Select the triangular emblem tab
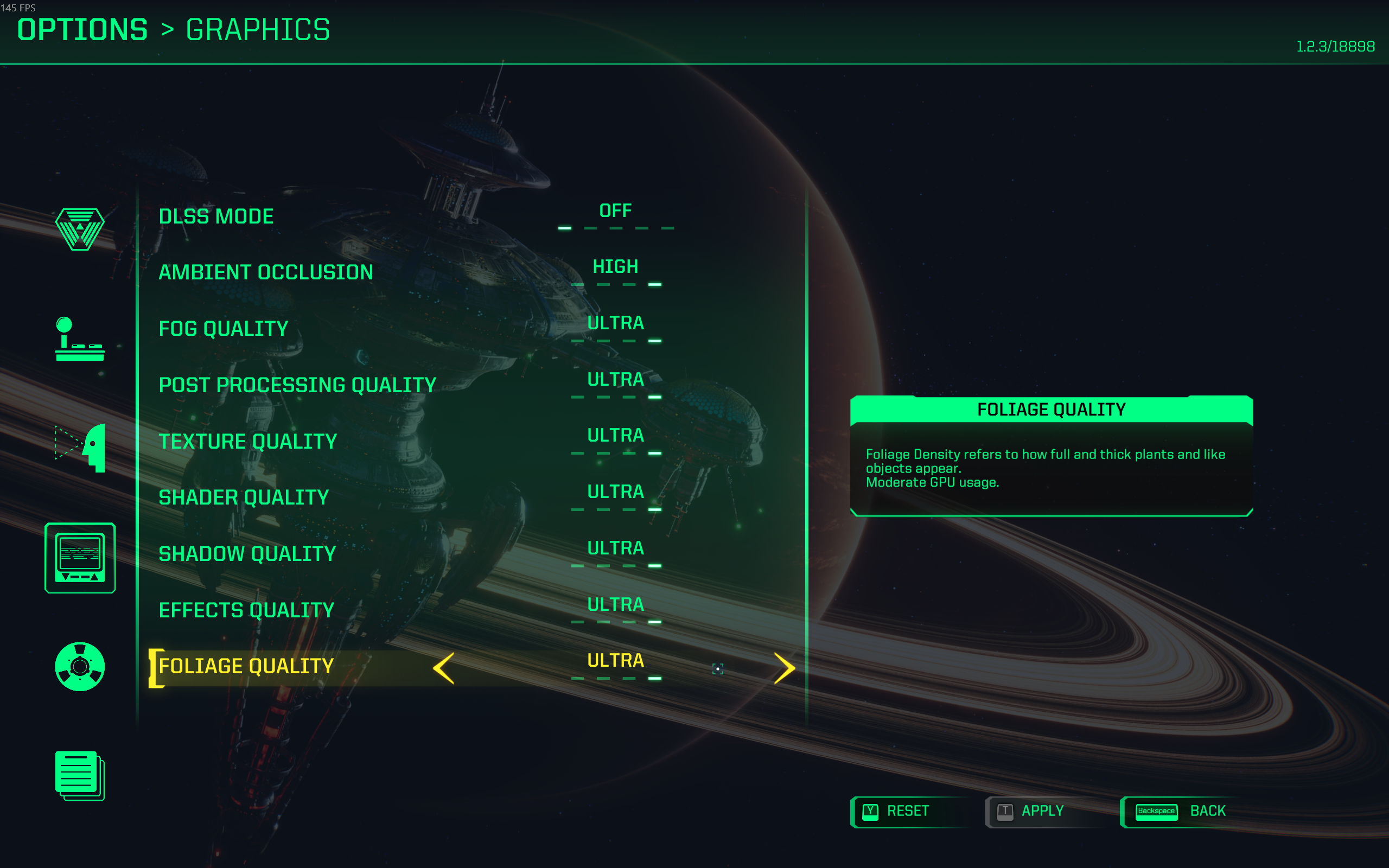 (x=80, y=229)
